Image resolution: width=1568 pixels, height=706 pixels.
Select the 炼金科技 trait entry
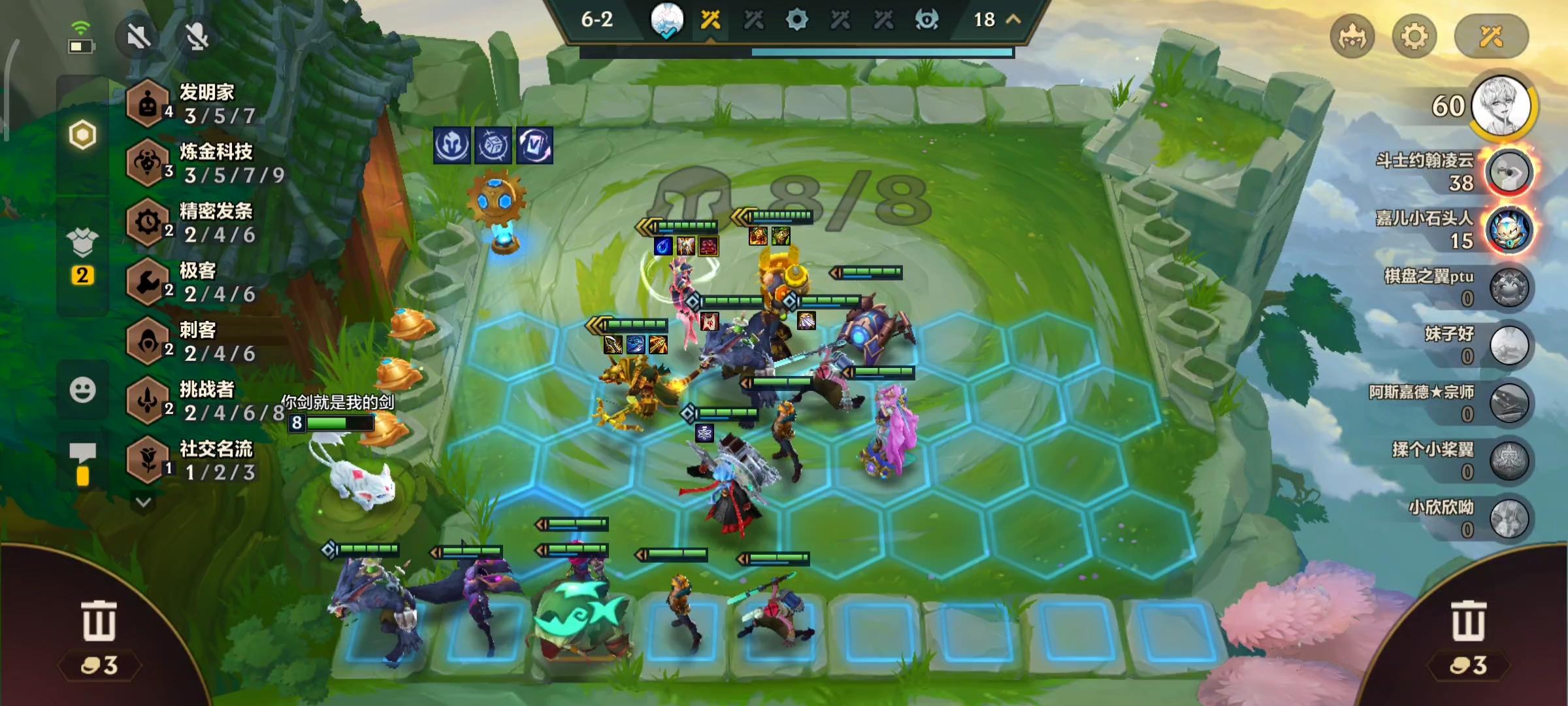coord(203,163)
